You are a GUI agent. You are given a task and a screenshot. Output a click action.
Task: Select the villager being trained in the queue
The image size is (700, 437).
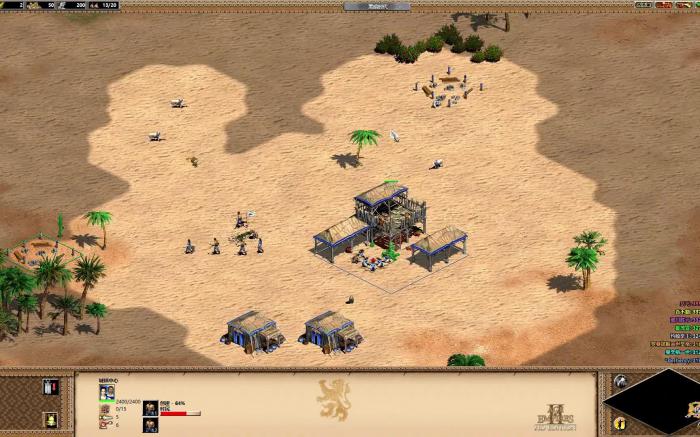click(x=150, y=407)
